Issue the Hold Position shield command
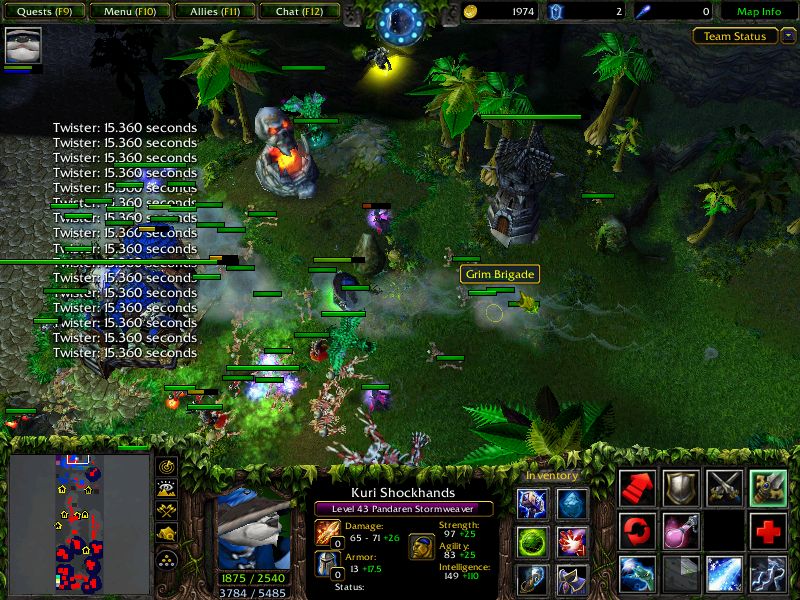The image size is (800, 600). click(681, 487)
